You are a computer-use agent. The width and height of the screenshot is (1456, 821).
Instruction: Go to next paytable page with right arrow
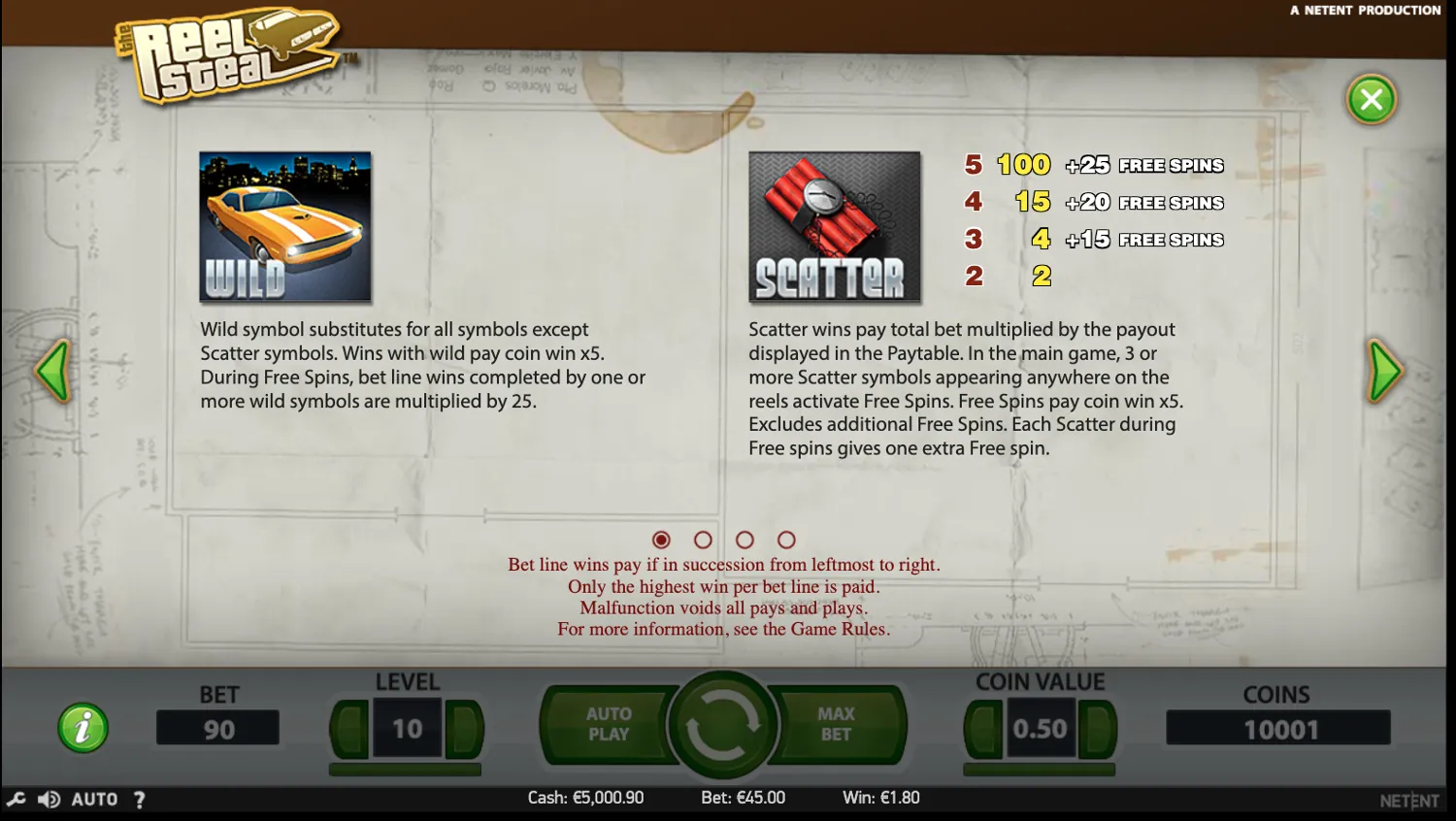tap(1385, 371)
